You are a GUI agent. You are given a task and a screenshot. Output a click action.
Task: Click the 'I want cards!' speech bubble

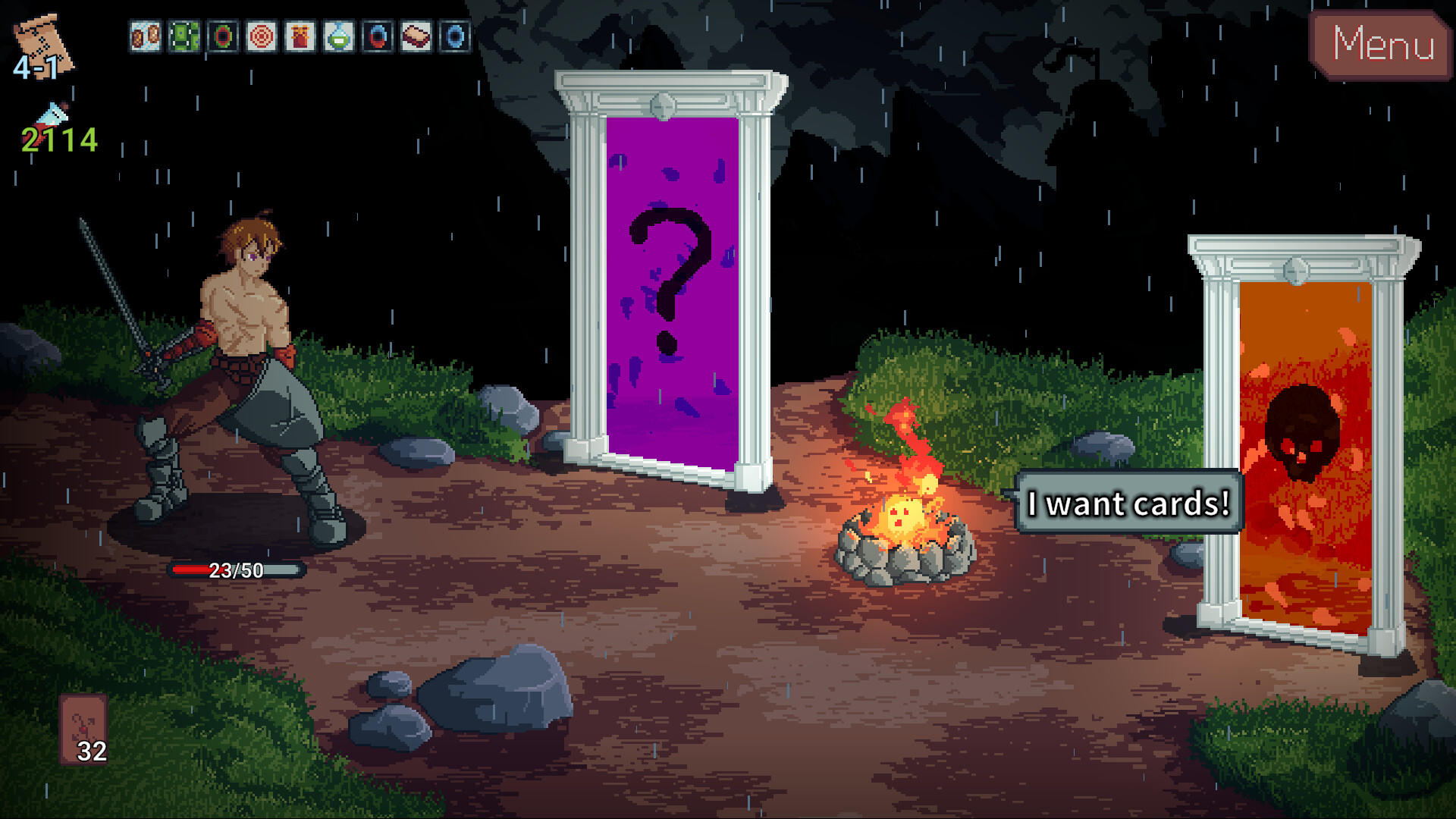[1129, 503]
